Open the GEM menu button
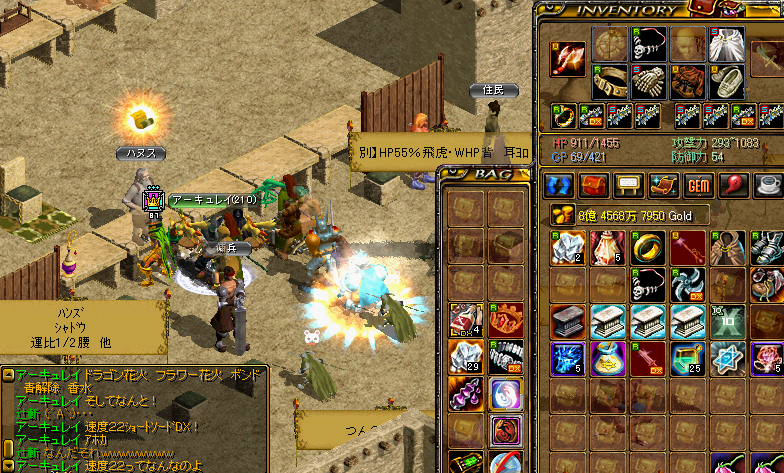 pyautogui.click(x=699, y=186)
